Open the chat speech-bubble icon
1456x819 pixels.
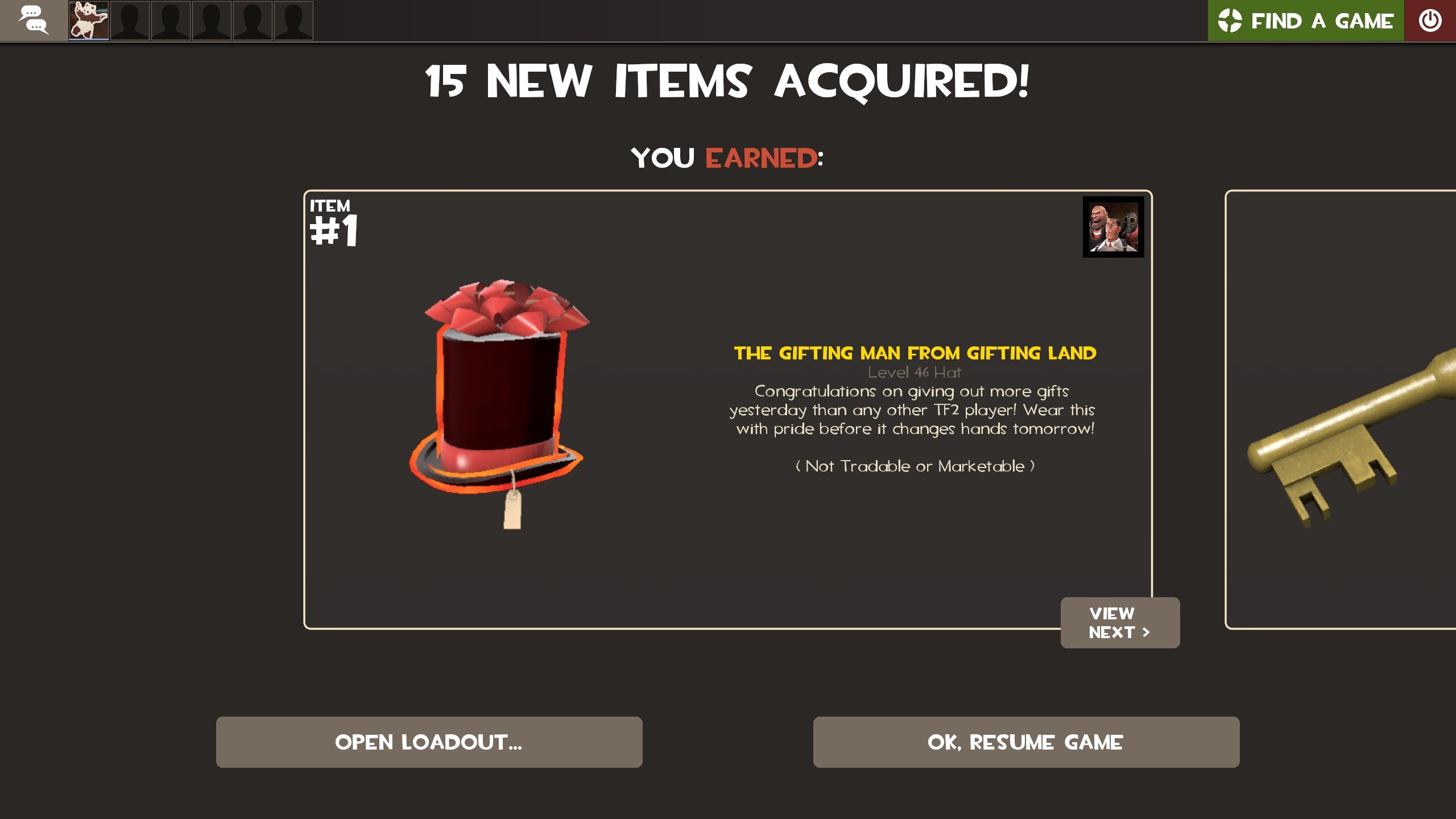click(33, 21)
